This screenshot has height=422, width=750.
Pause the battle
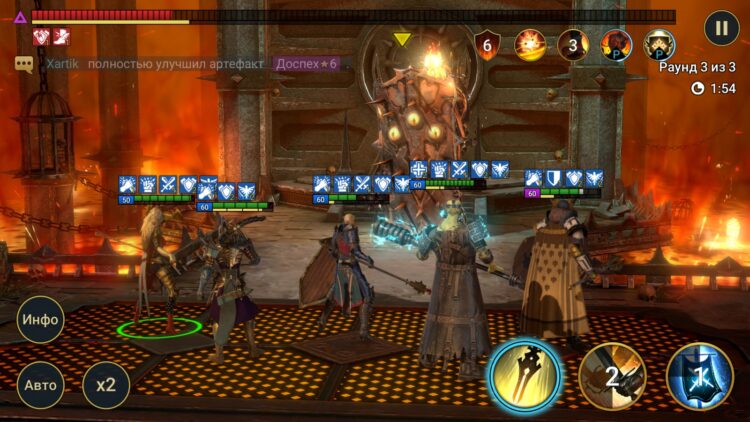pyautogui.click(x=721, y=28)
